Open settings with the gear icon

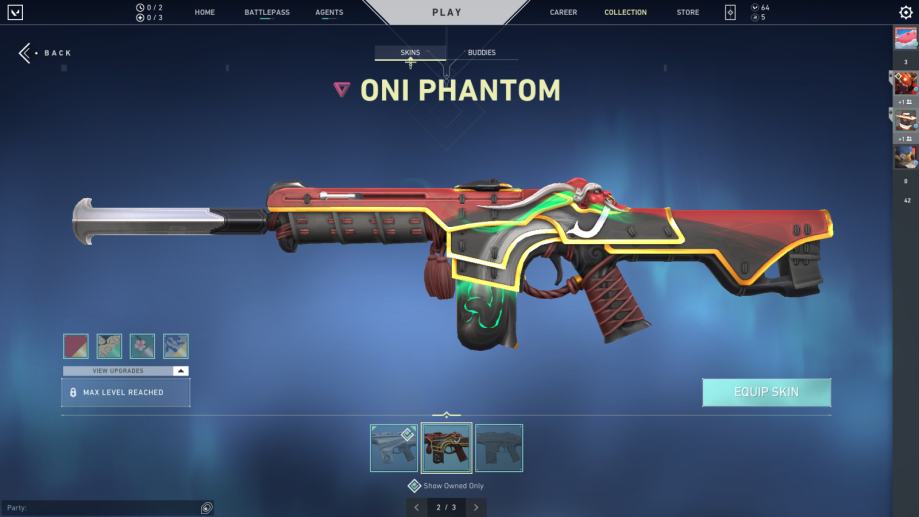click(905, 13)
